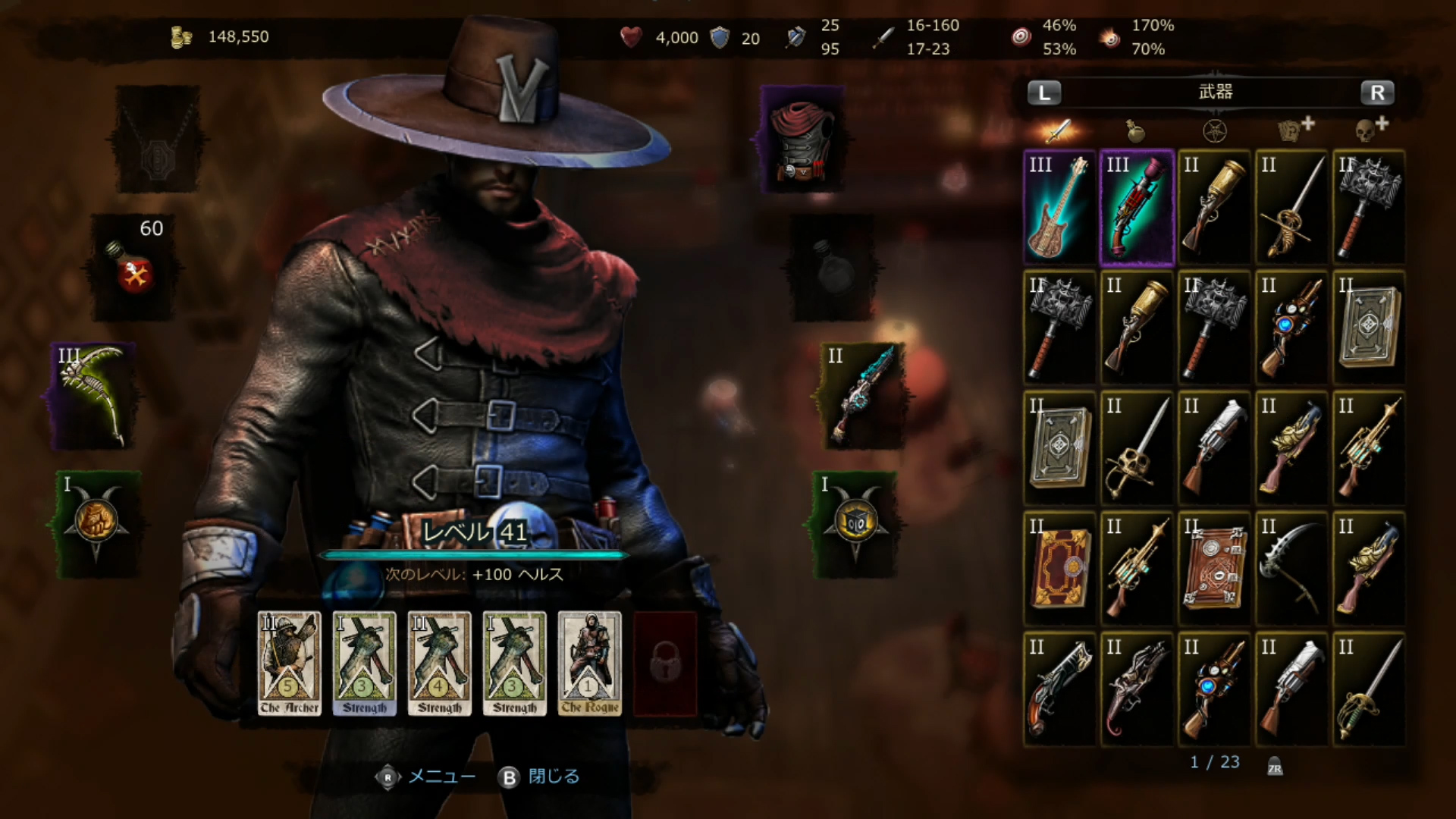Select the equipped bone scythe weapon slot

point(94,395)
